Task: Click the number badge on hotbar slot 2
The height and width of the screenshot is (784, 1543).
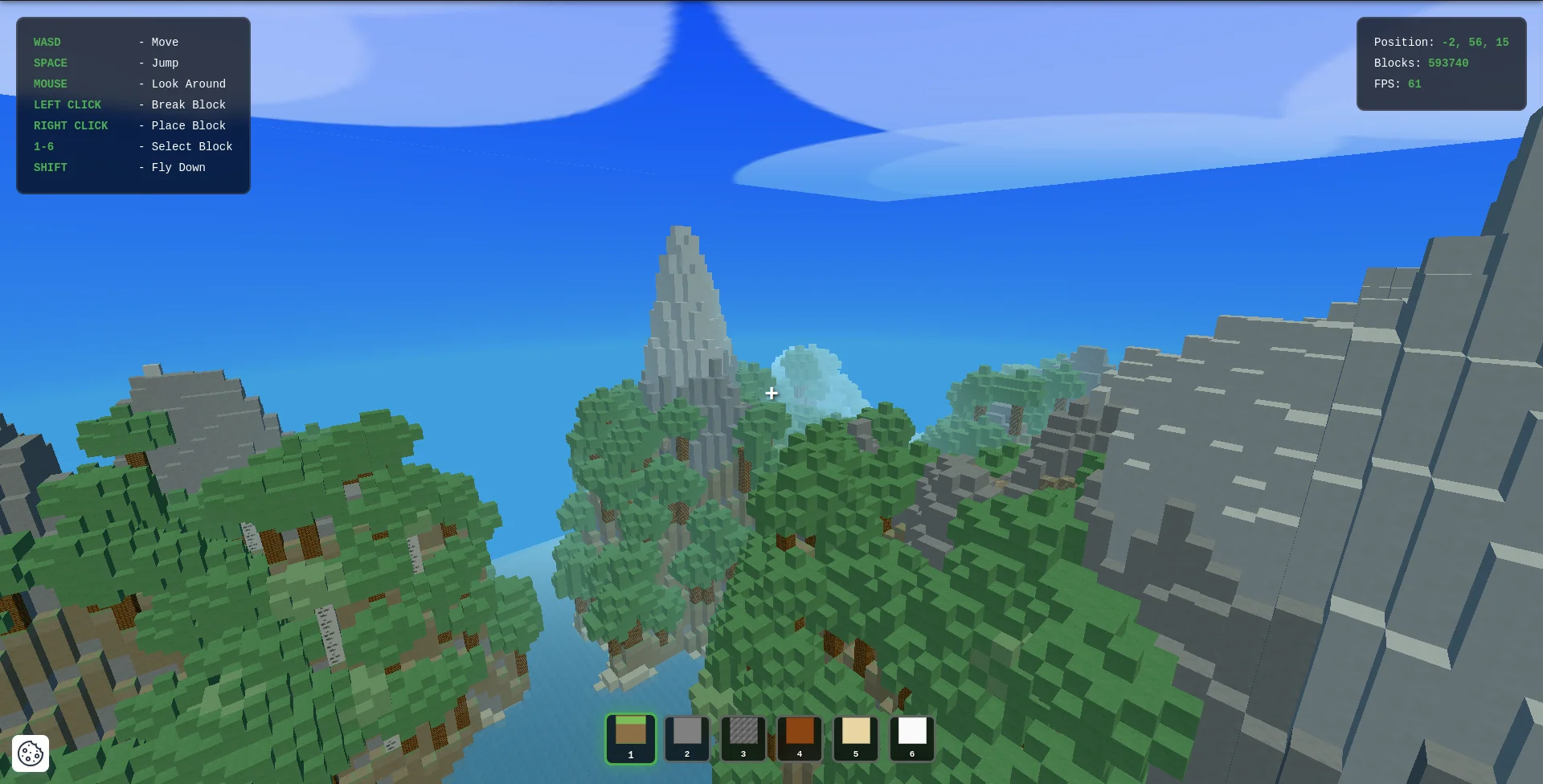Action: [x=686, y=753]
